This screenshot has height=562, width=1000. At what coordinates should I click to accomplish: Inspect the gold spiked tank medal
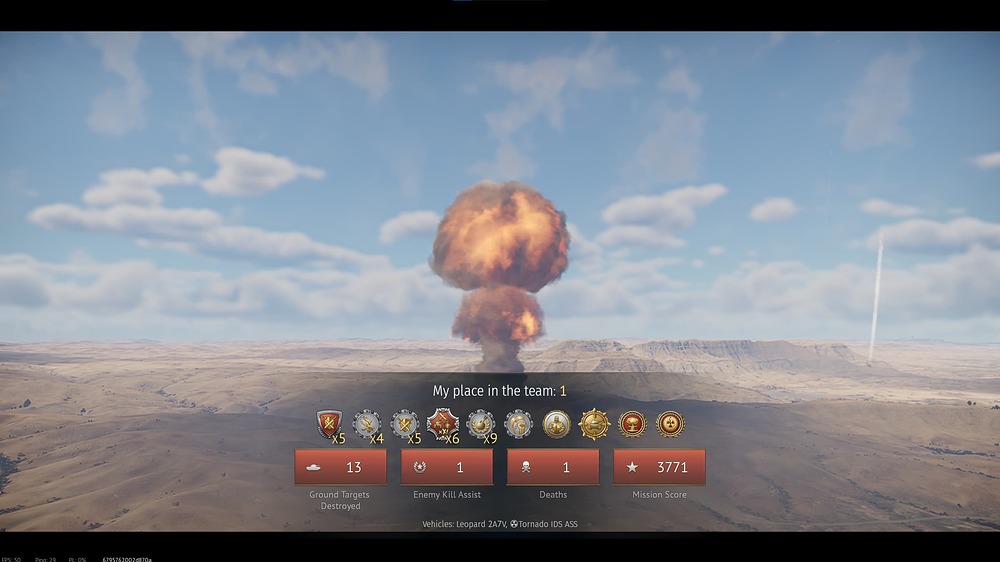(594, 424)
